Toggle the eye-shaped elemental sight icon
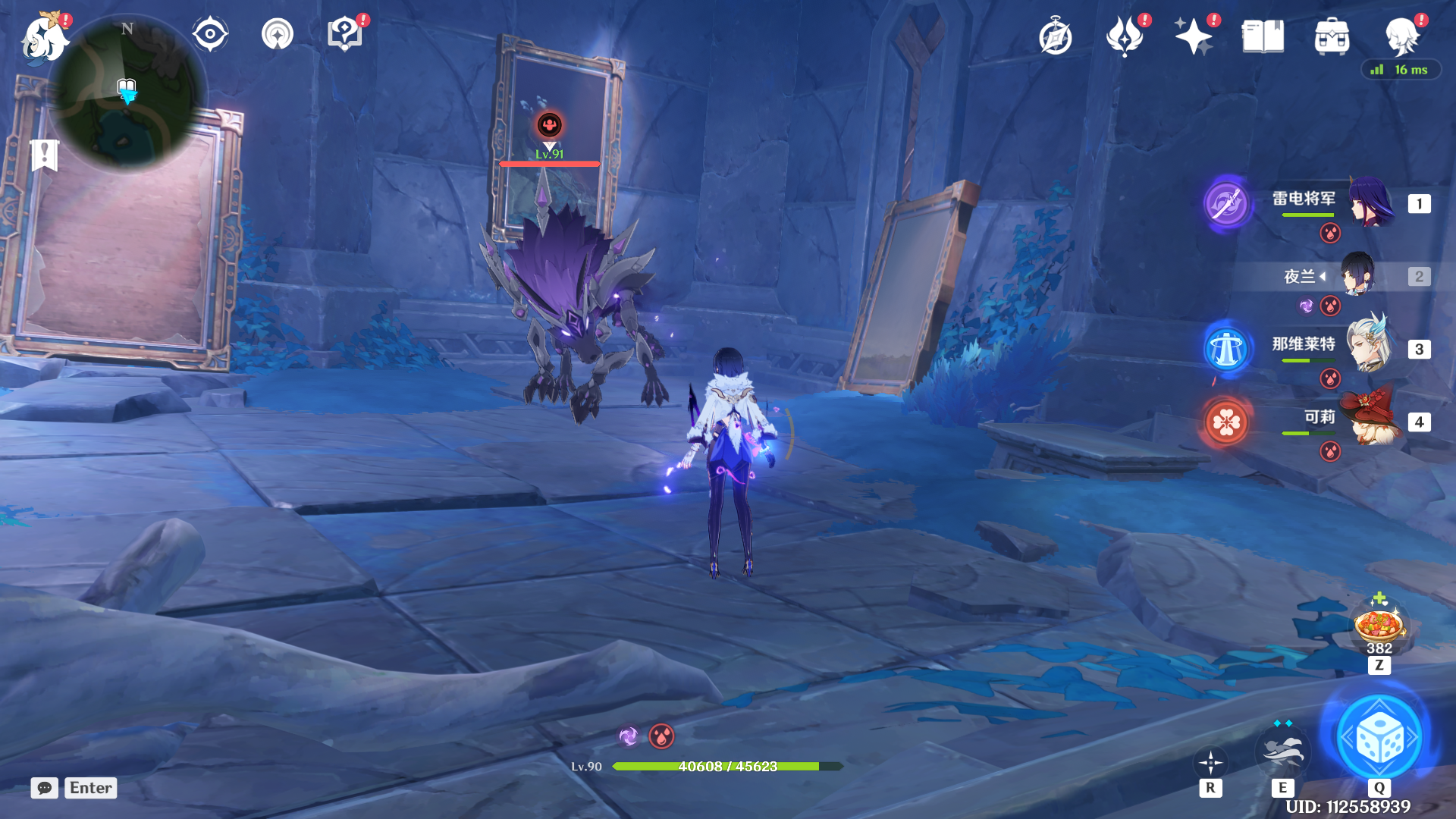 tap(210, 34)
